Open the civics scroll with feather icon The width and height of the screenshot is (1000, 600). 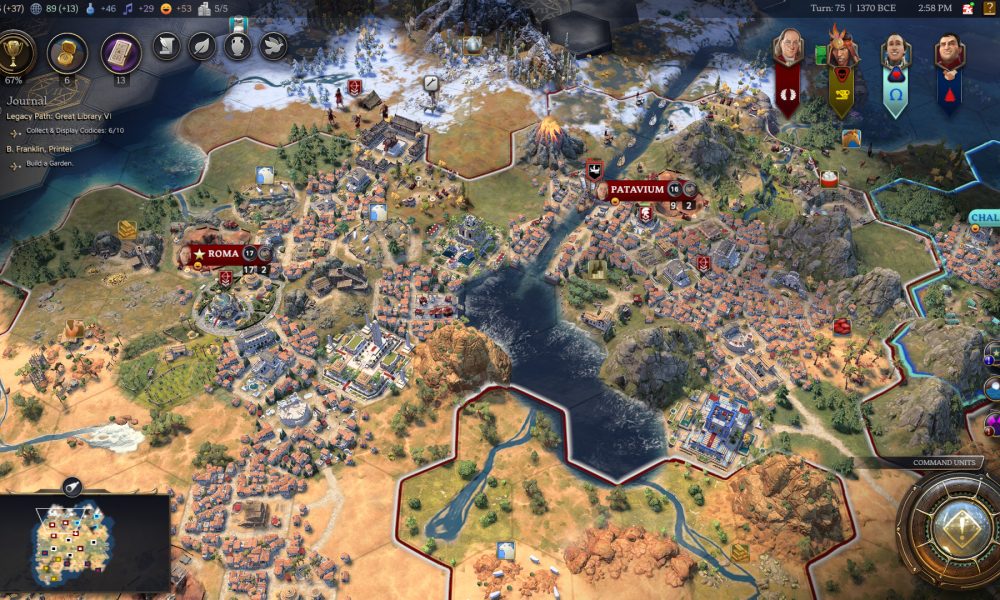pyautogui.click(x=166, y=46)
